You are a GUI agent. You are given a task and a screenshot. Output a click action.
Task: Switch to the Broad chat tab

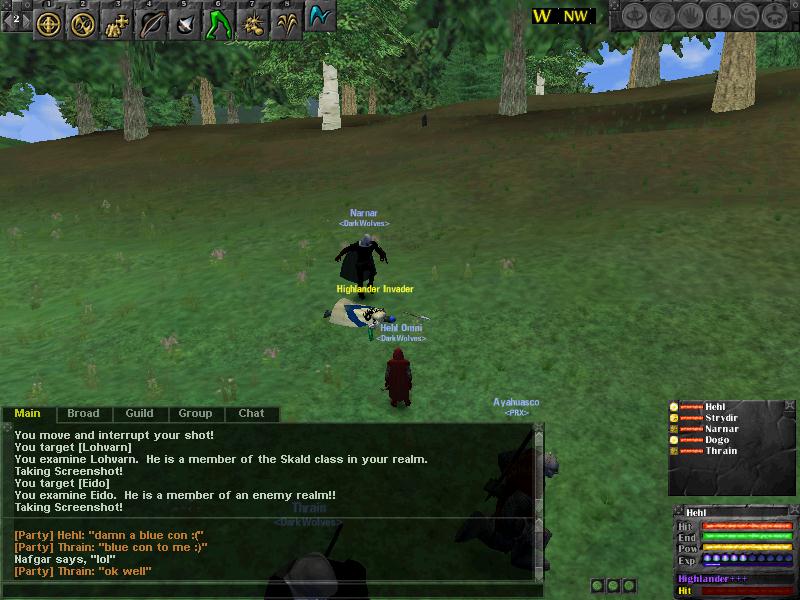click(x=83, y=413)
